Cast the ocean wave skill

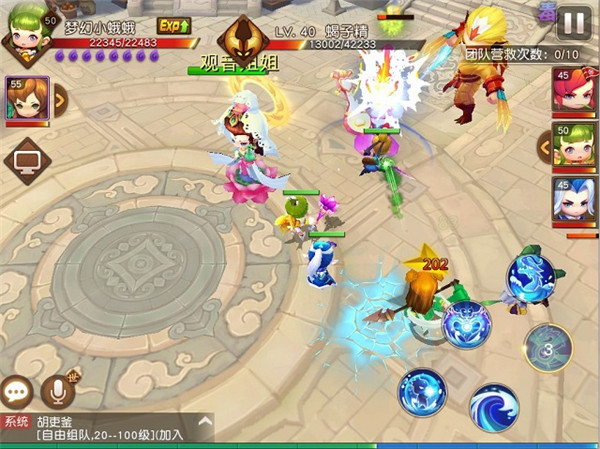494,405
